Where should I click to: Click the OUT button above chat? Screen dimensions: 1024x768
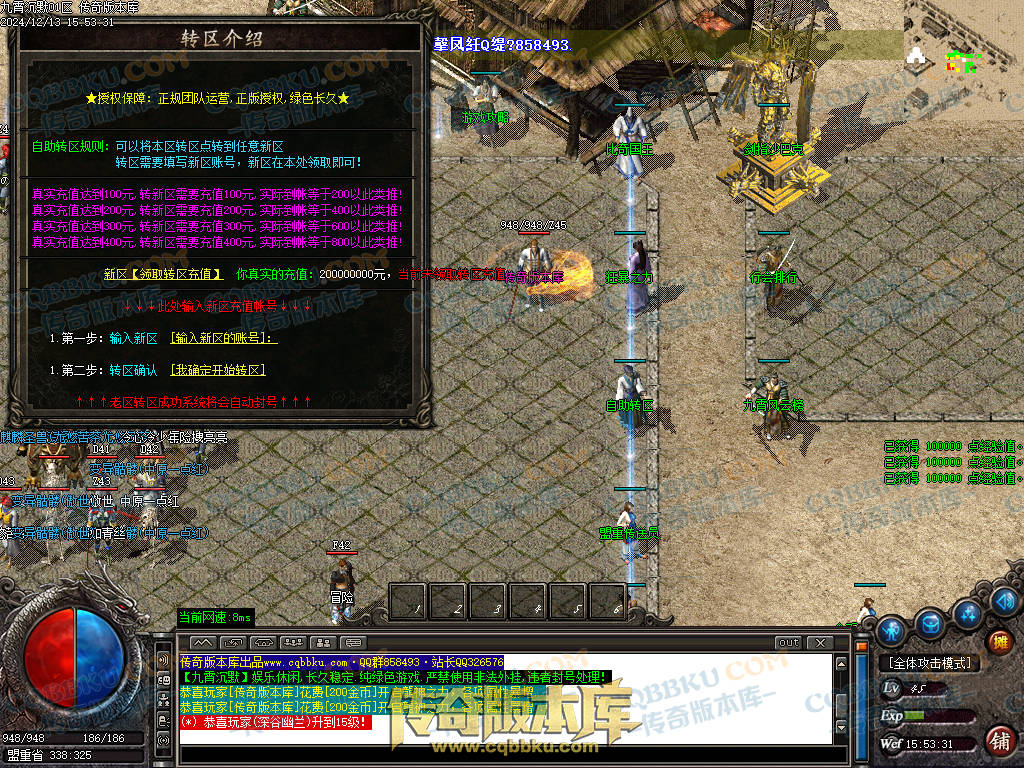click(789, 642)
